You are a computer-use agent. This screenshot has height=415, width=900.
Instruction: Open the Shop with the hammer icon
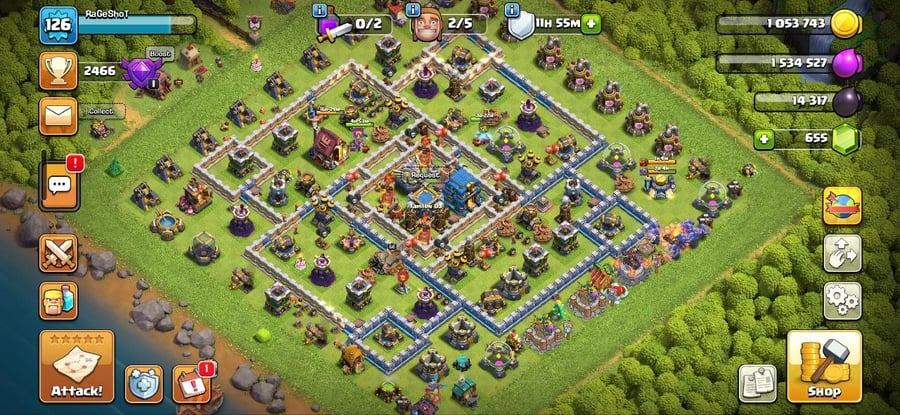click(824, 366)
